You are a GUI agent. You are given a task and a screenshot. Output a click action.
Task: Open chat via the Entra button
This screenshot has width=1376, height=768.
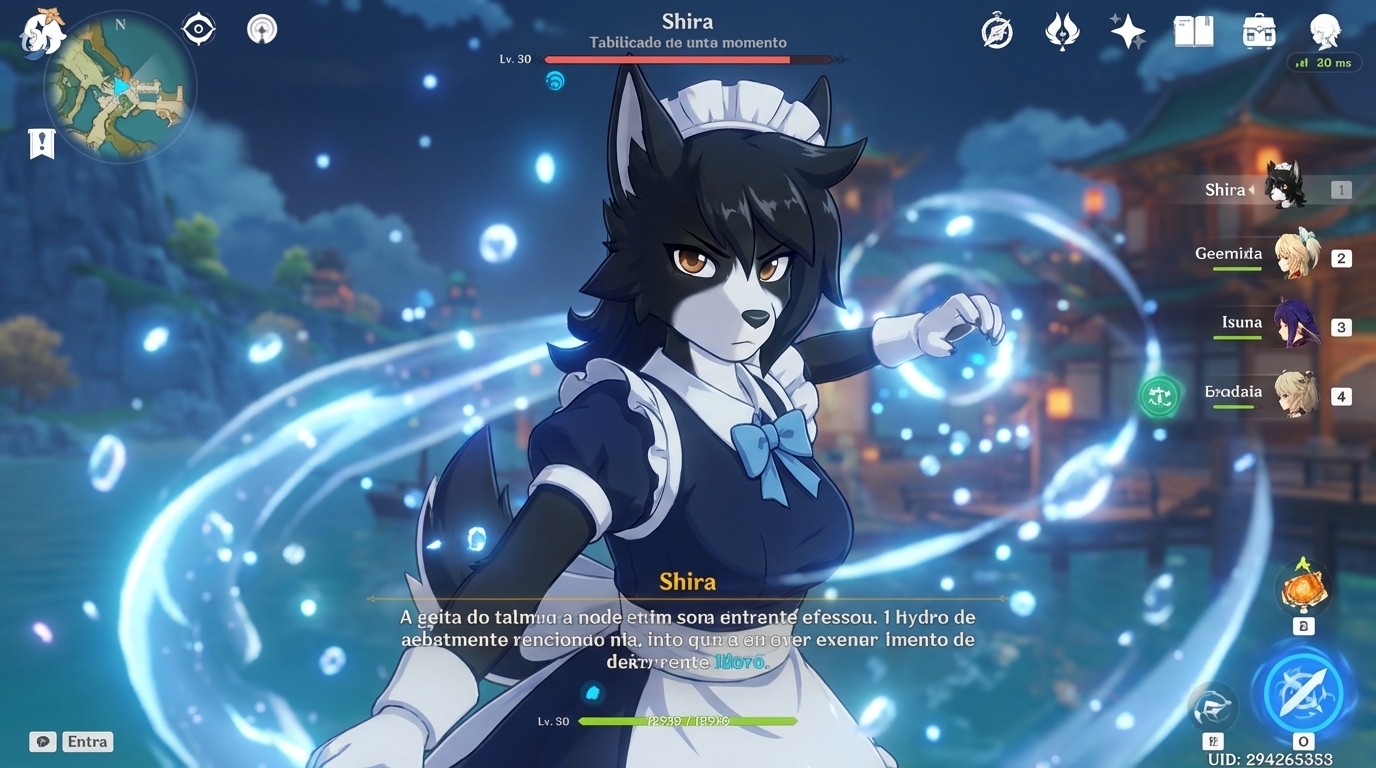[86, 741]
